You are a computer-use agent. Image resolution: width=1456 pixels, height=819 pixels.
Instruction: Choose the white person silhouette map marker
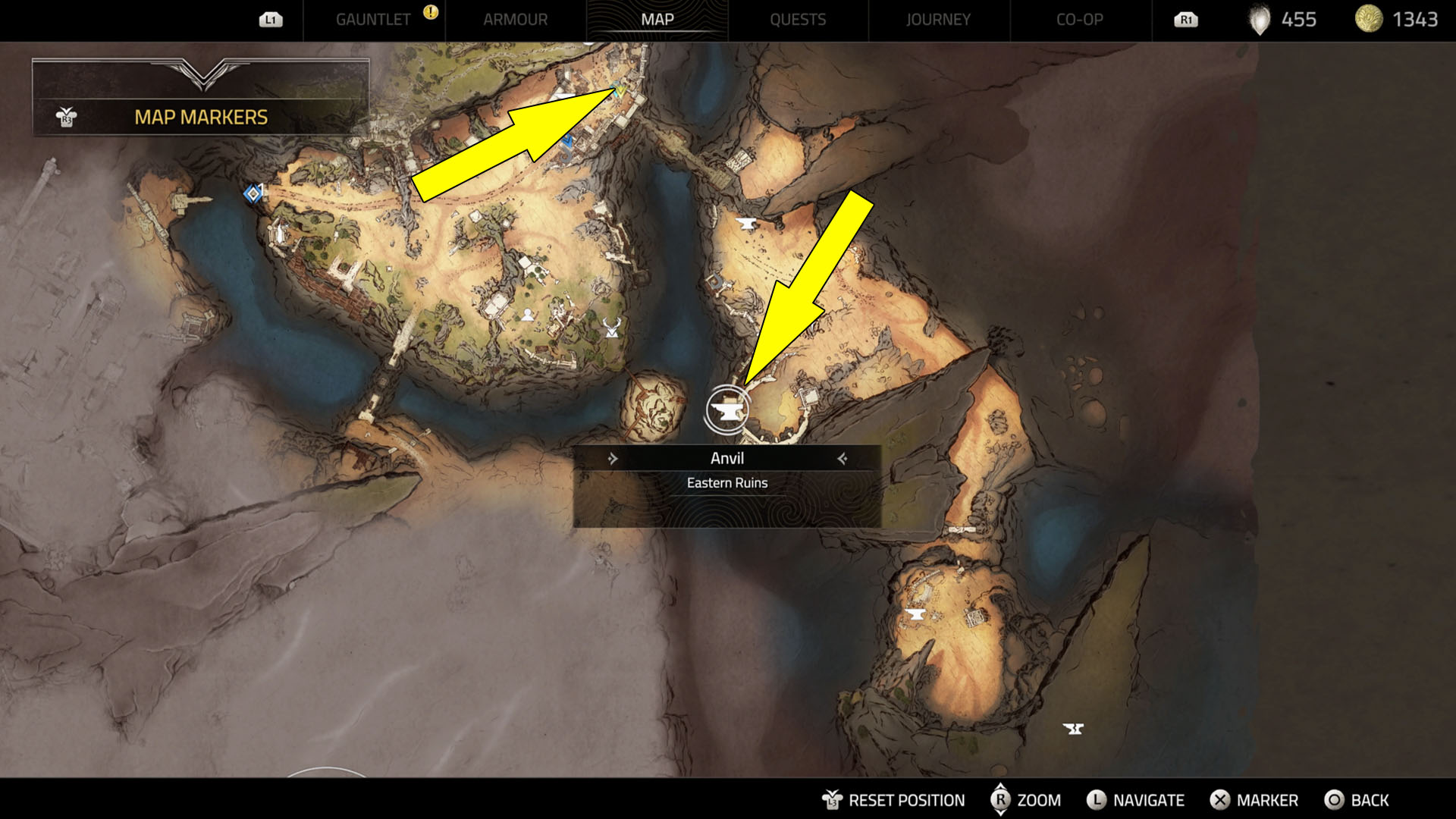click(527, 315)
